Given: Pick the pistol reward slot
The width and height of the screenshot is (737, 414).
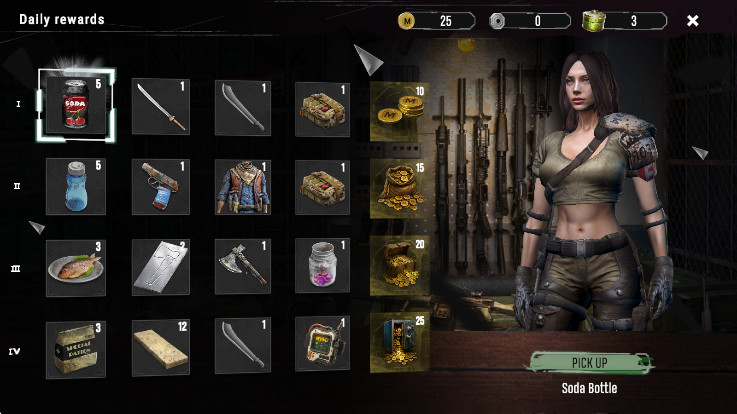Looking at the screenshot, I should point(160,186).
